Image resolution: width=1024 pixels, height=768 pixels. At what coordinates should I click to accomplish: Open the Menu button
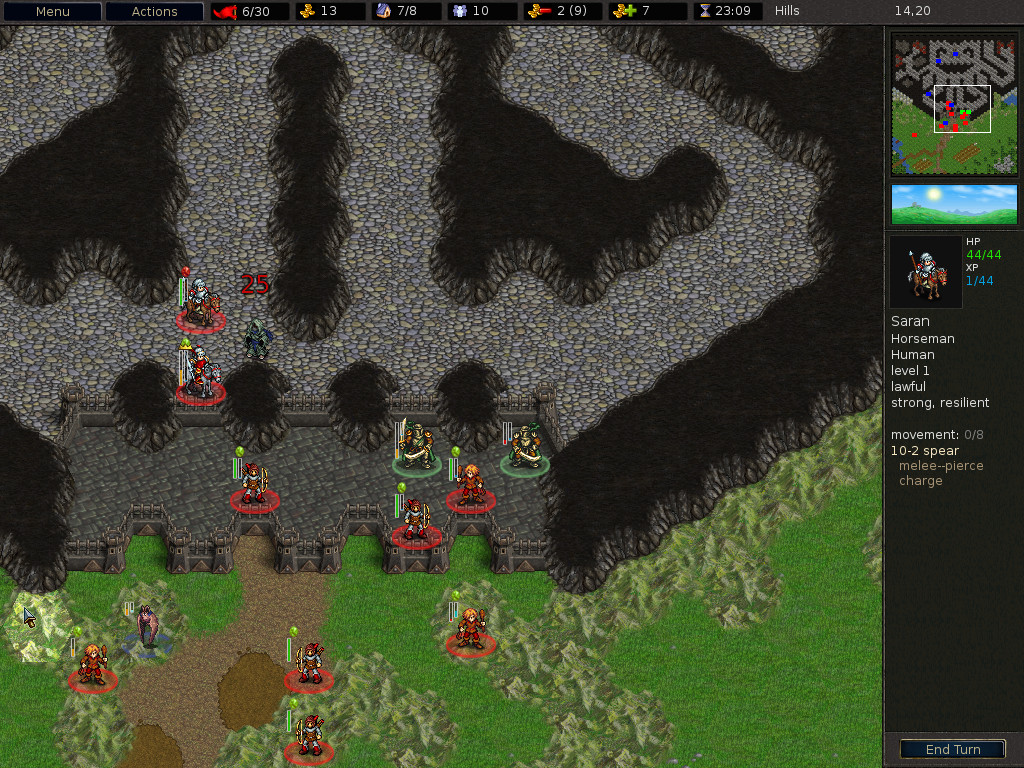[x=52, y=12]
